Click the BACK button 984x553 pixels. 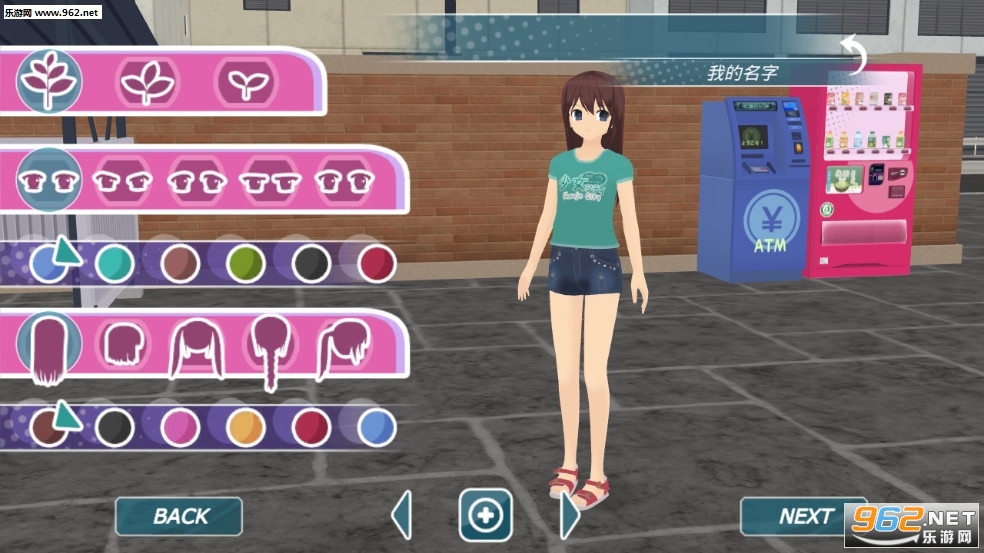179,516
